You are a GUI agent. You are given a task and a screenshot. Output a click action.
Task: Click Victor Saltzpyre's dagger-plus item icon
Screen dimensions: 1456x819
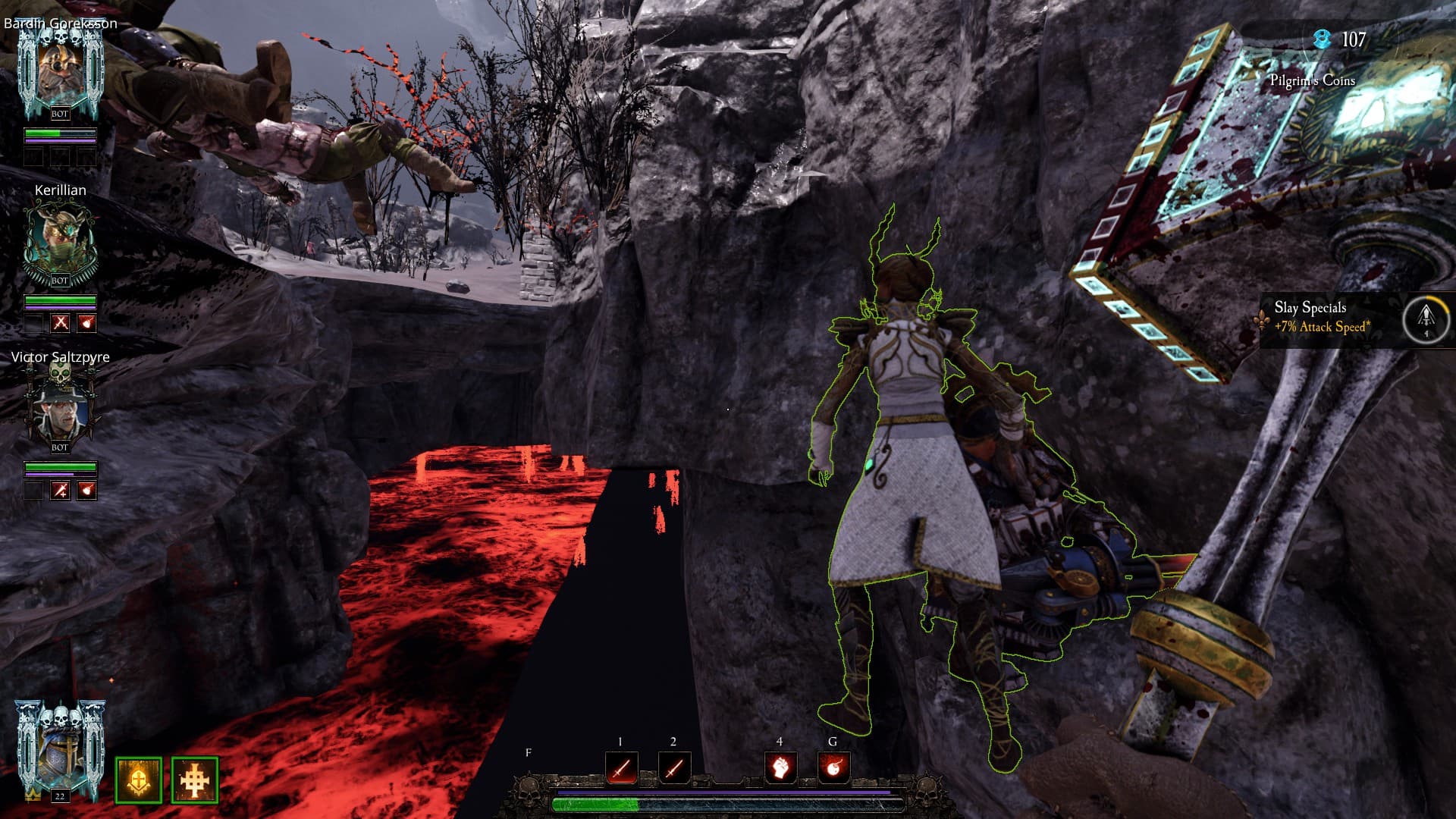click(x=61, y=490)
